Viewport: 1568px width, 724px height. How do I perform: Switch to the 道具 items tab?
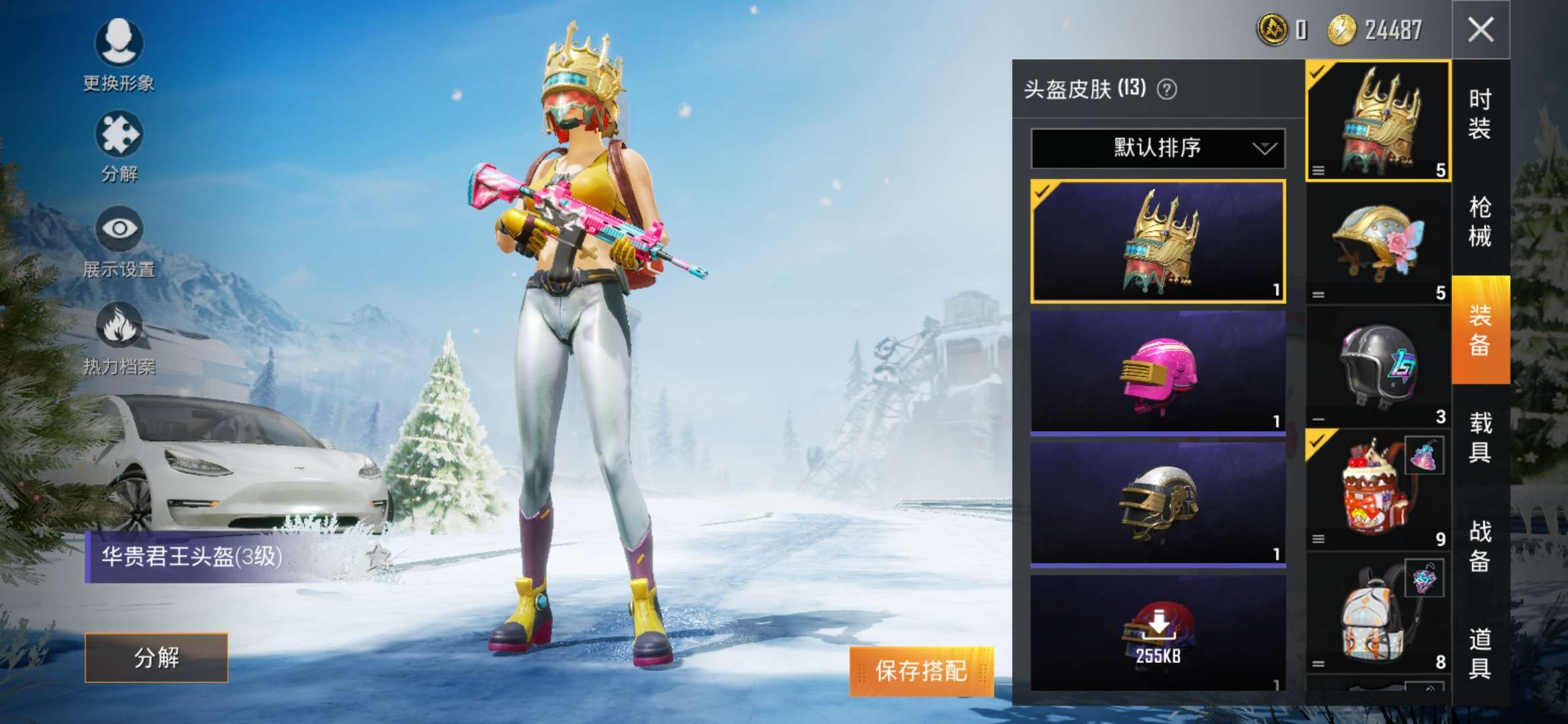(1480, 653)
